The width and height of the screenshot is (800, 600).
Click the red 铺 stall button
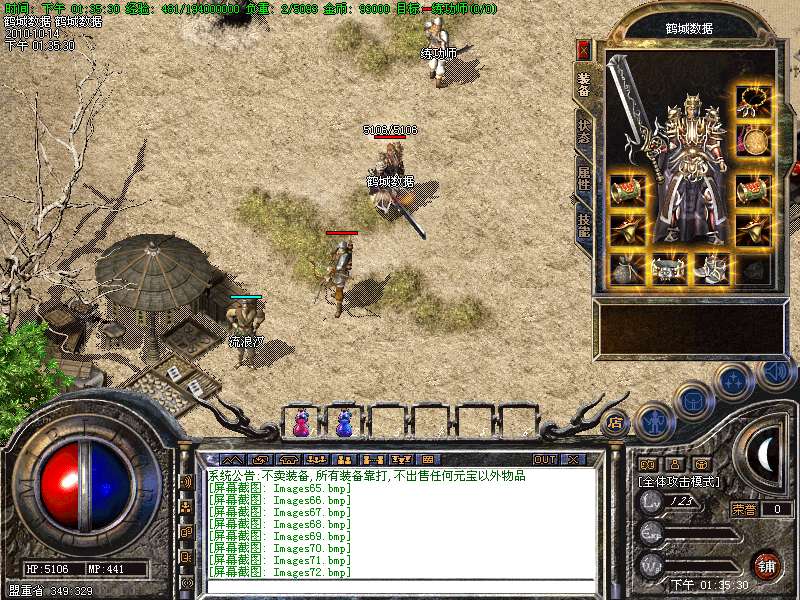[x=765, y=565]
